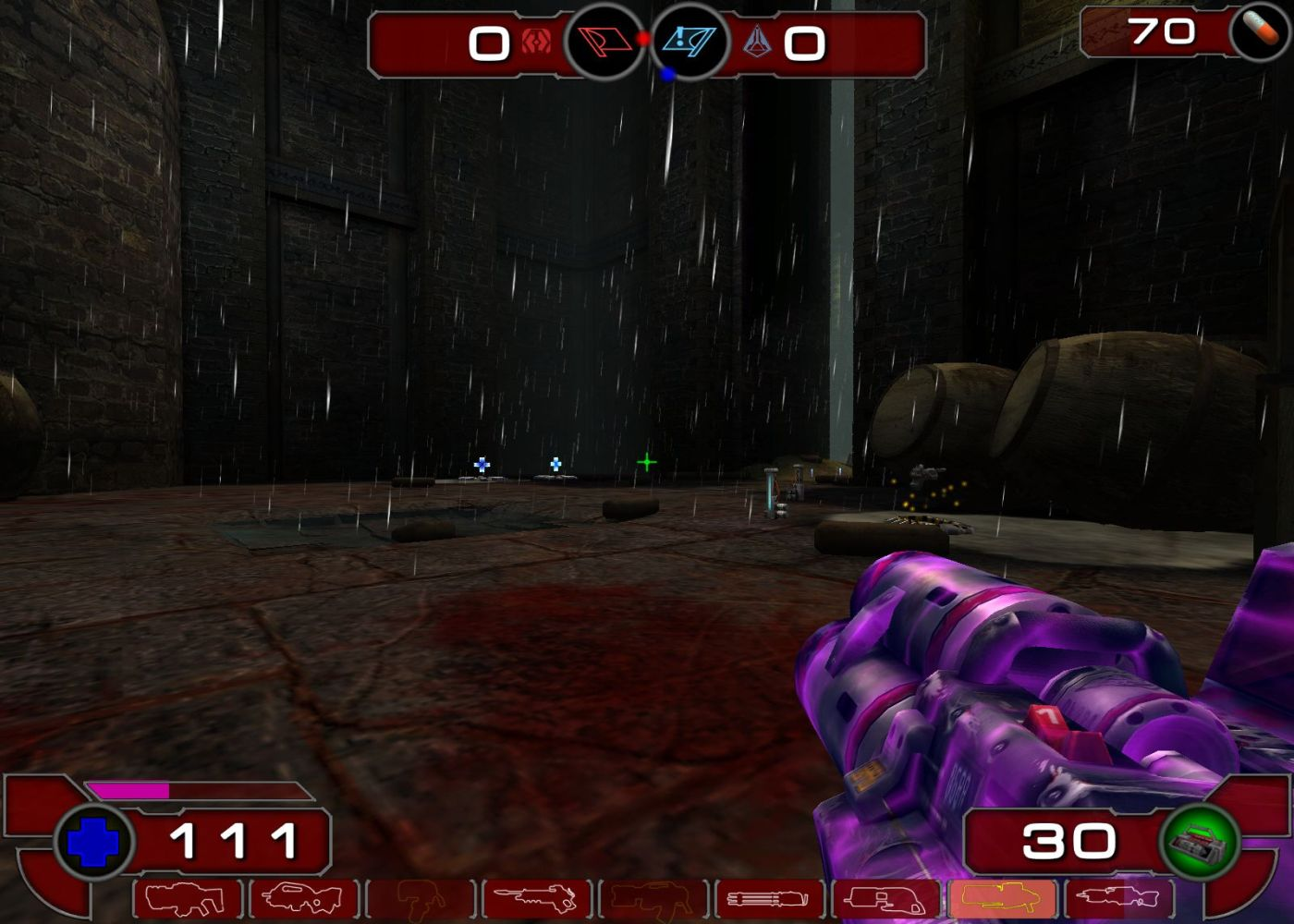Click the red status dot between the team flags
Image resolution: width=1294 pixels, height=924 pixels.
coord(642,39)
